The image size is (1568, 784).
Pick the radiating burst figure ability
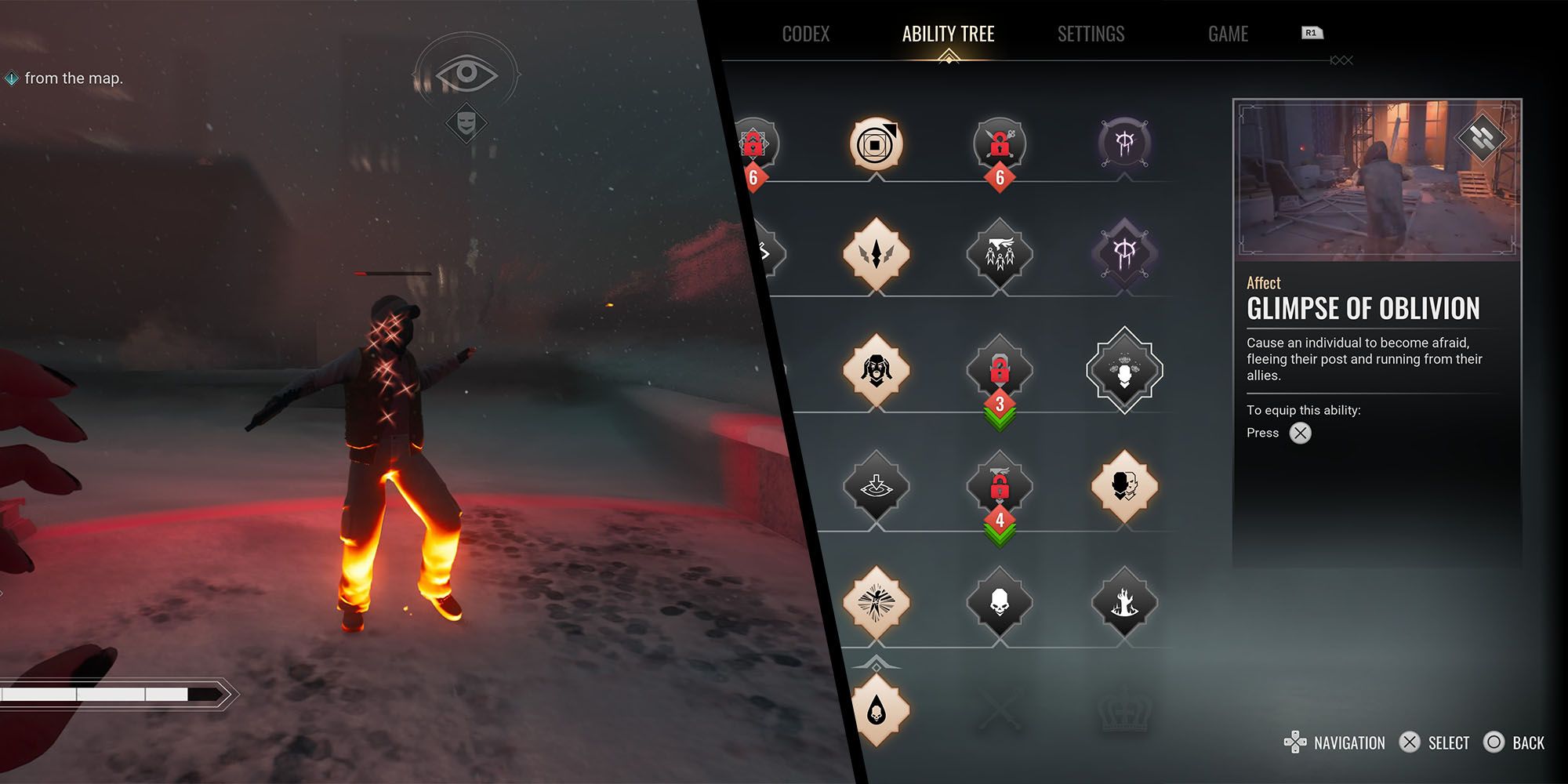(876, 602)
